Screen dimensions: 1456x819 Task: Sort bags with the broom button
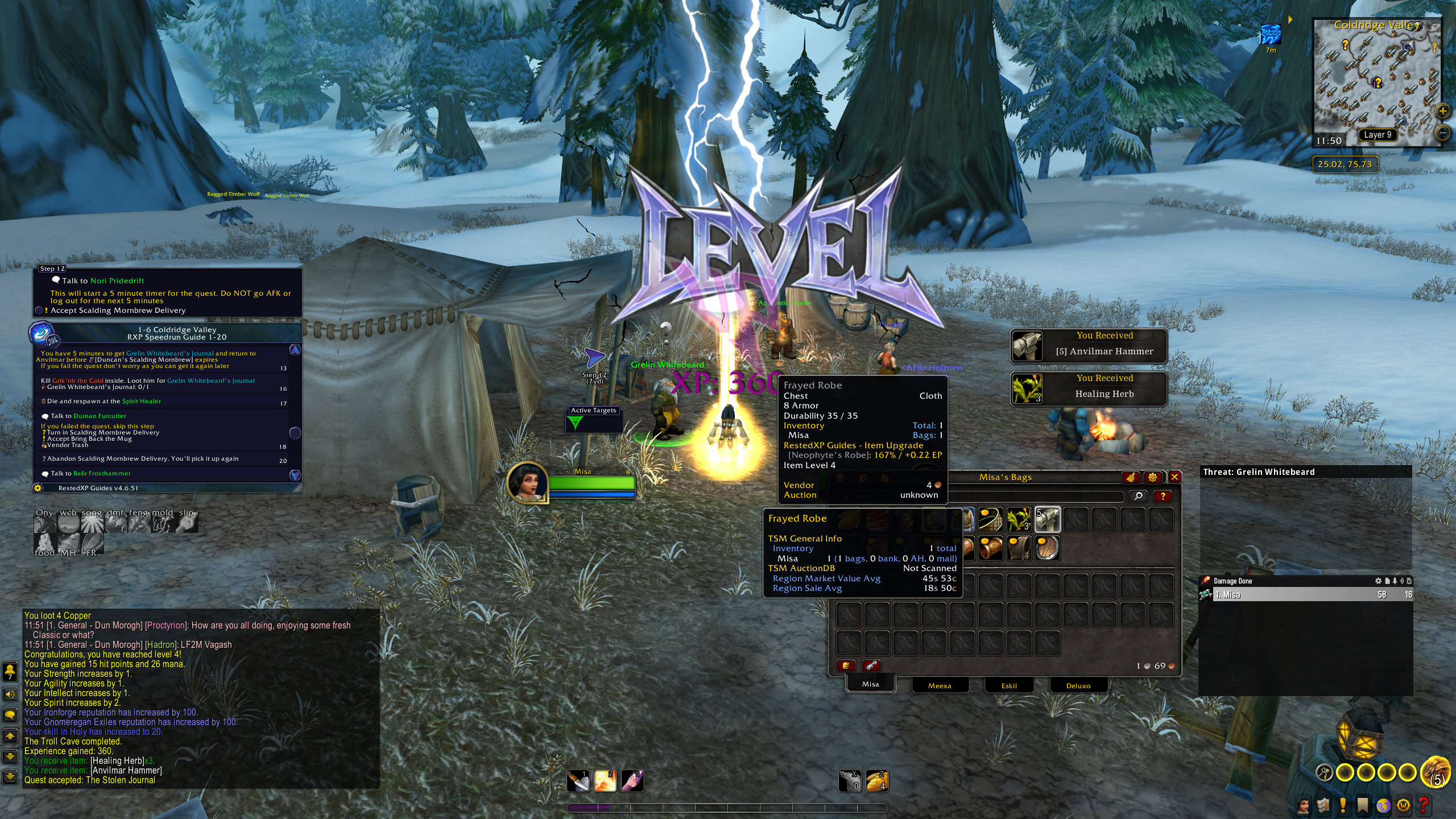(x=1130, y=477)
